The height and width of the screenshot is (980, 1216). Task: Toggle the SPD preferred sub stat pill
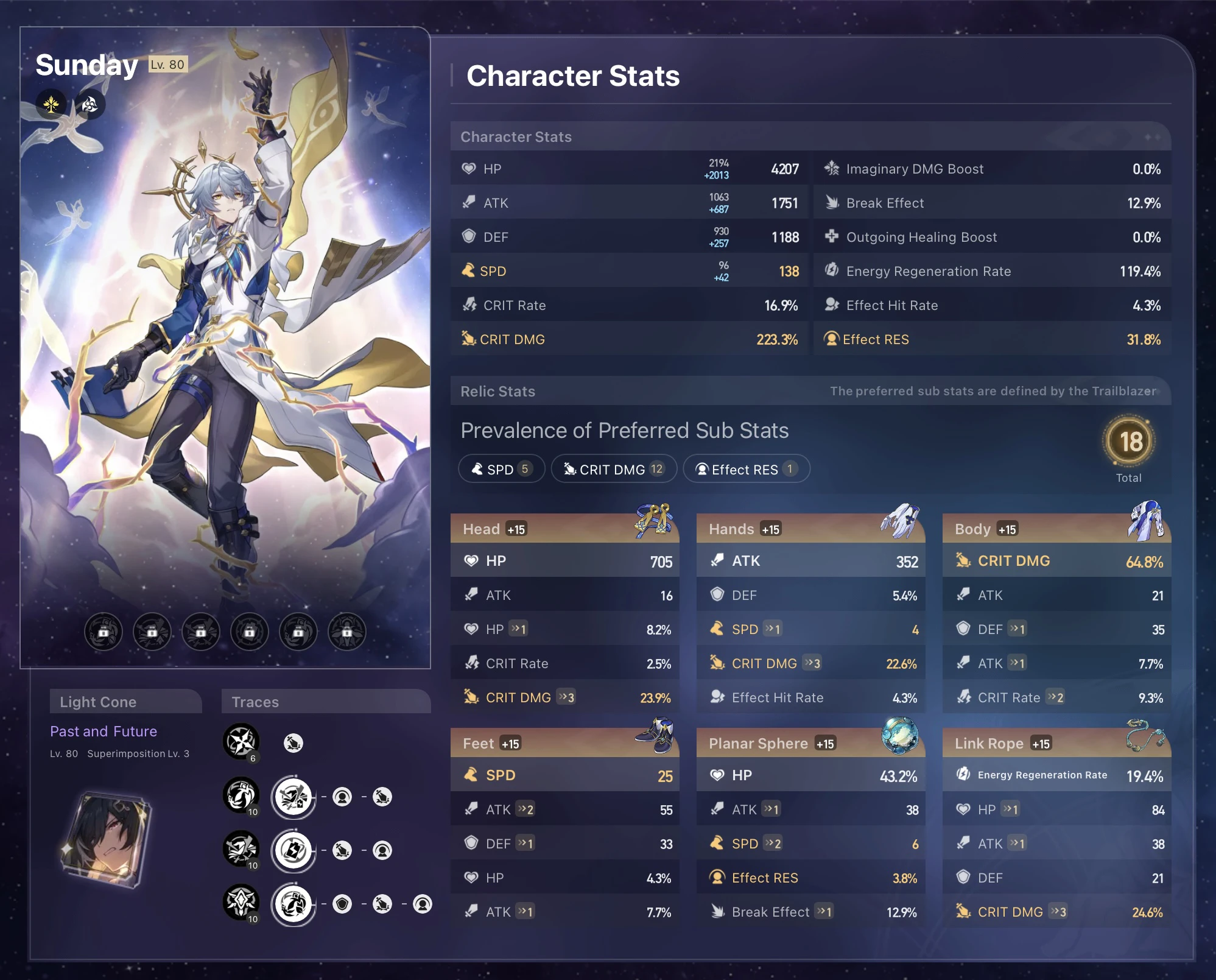point(501,468)
